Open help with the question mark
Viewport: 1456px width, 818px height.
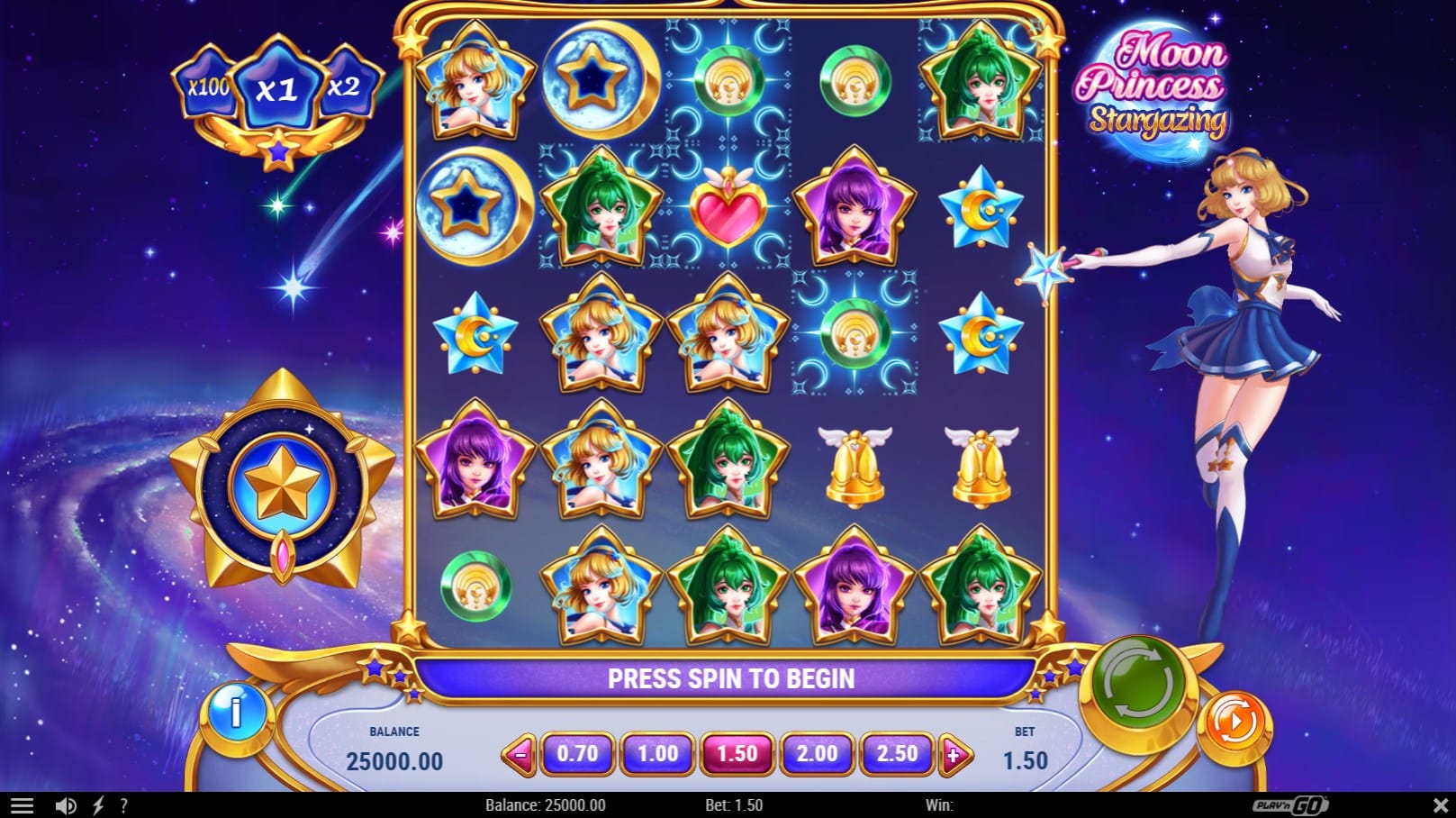pyautogui.click(x=123, y=805)
